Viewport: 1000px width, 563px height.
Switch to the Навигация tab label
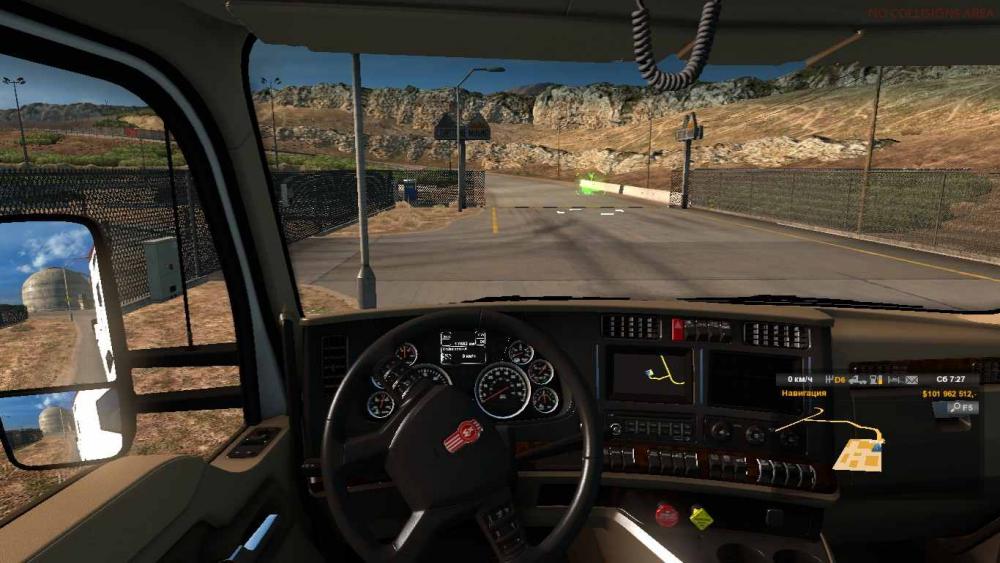tap(803, 394)
